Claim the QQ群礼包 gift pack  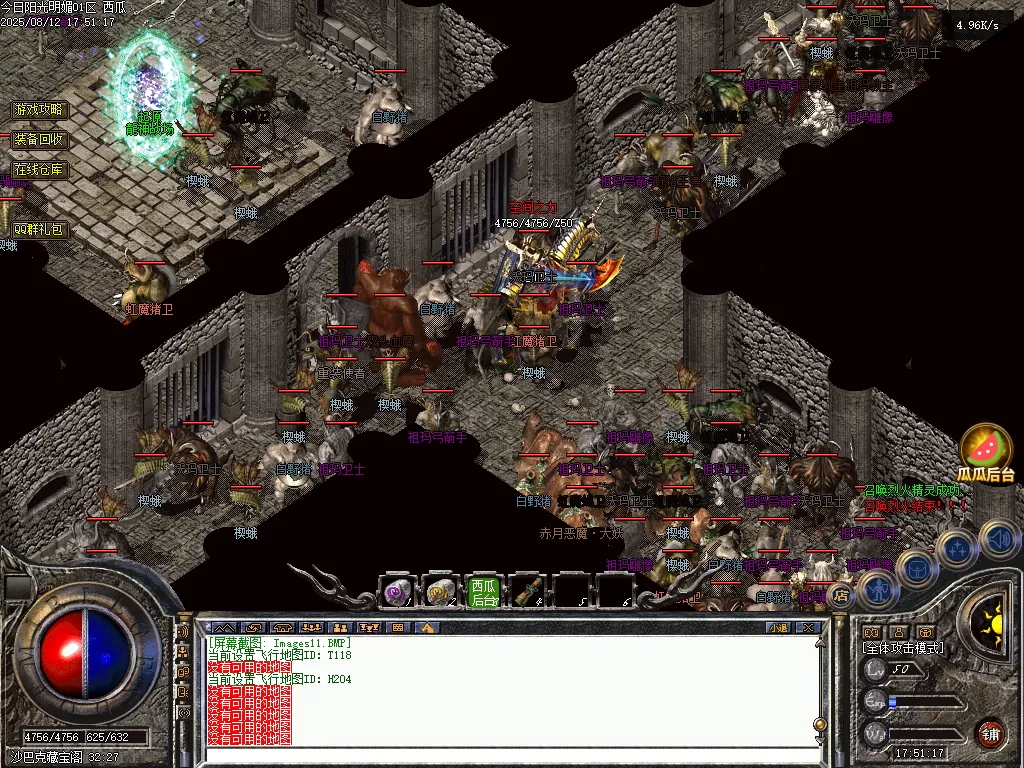coord(39,229)
